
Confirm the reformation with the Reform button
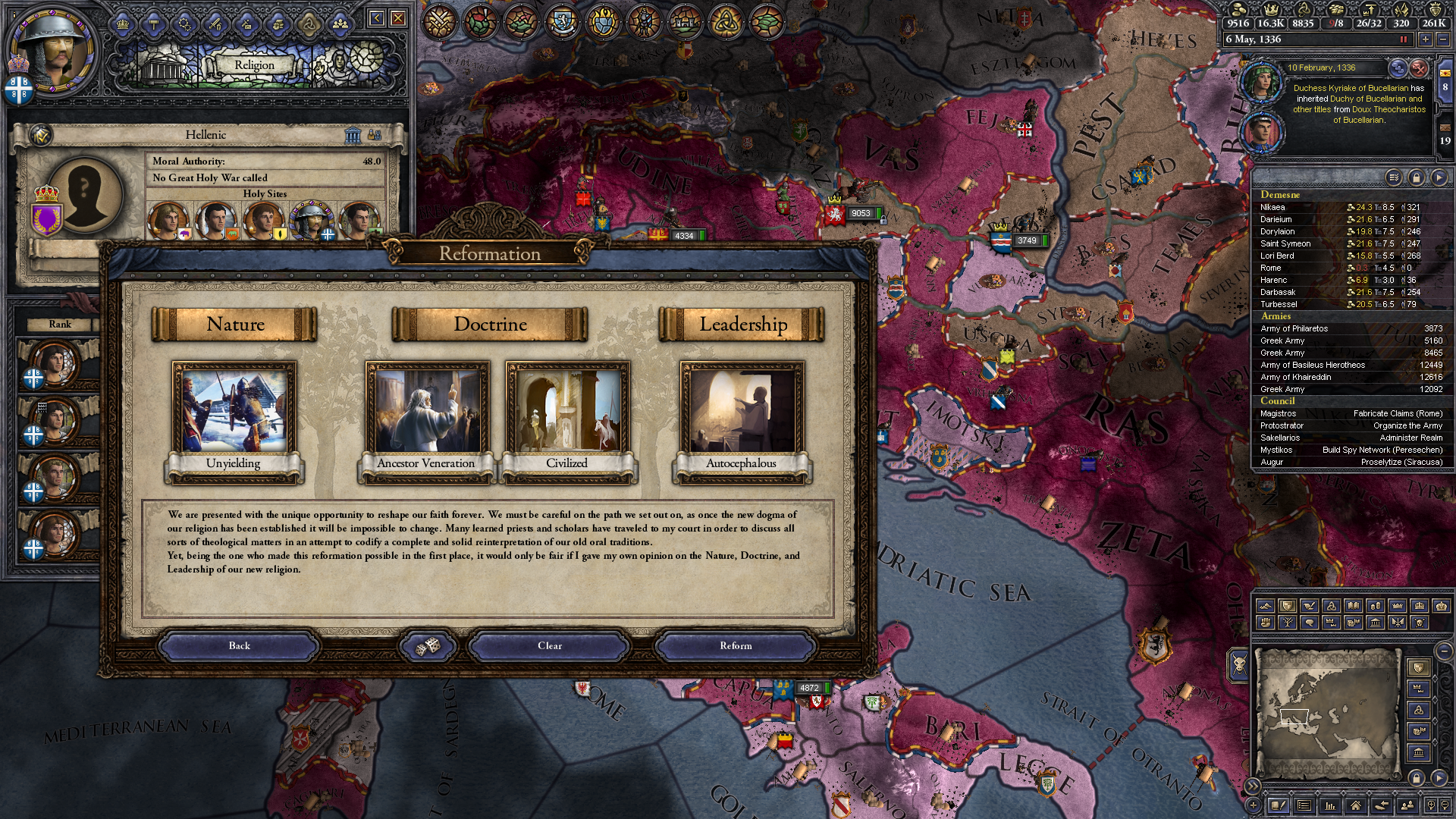pos(736,646)
